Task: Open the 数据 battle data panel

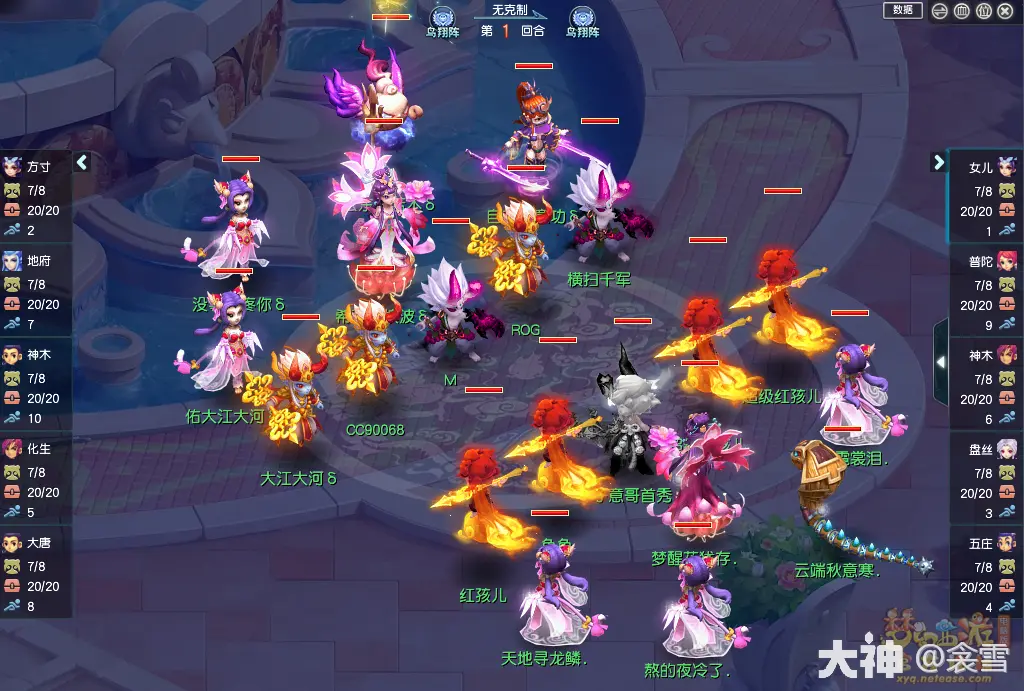Action: pyautogui.click(x=902, y=10)
